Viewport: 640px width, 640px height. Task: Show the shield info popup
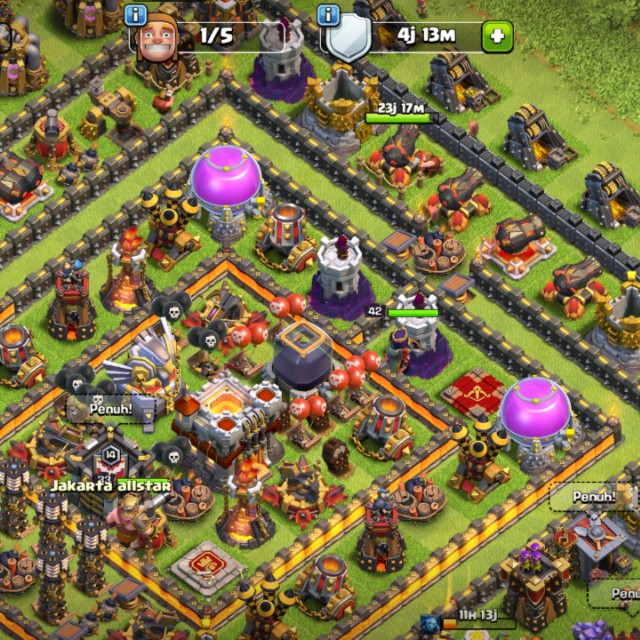tap(326, 15)
